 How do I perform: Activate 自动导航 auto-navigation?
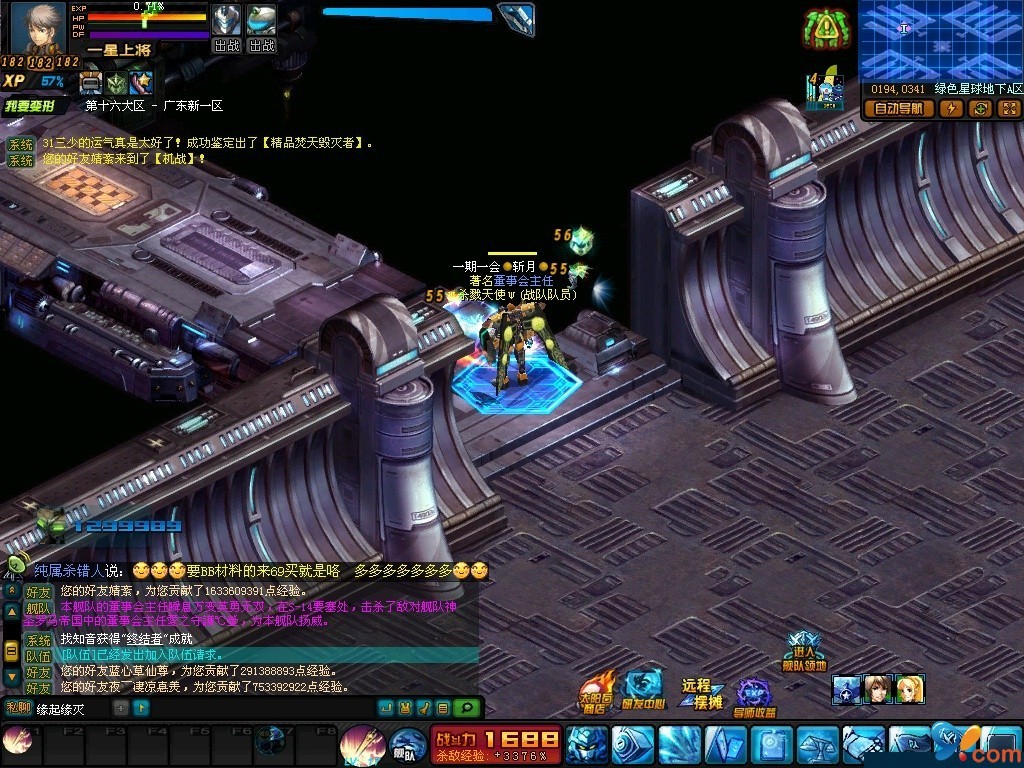click(x=899, y=109)
